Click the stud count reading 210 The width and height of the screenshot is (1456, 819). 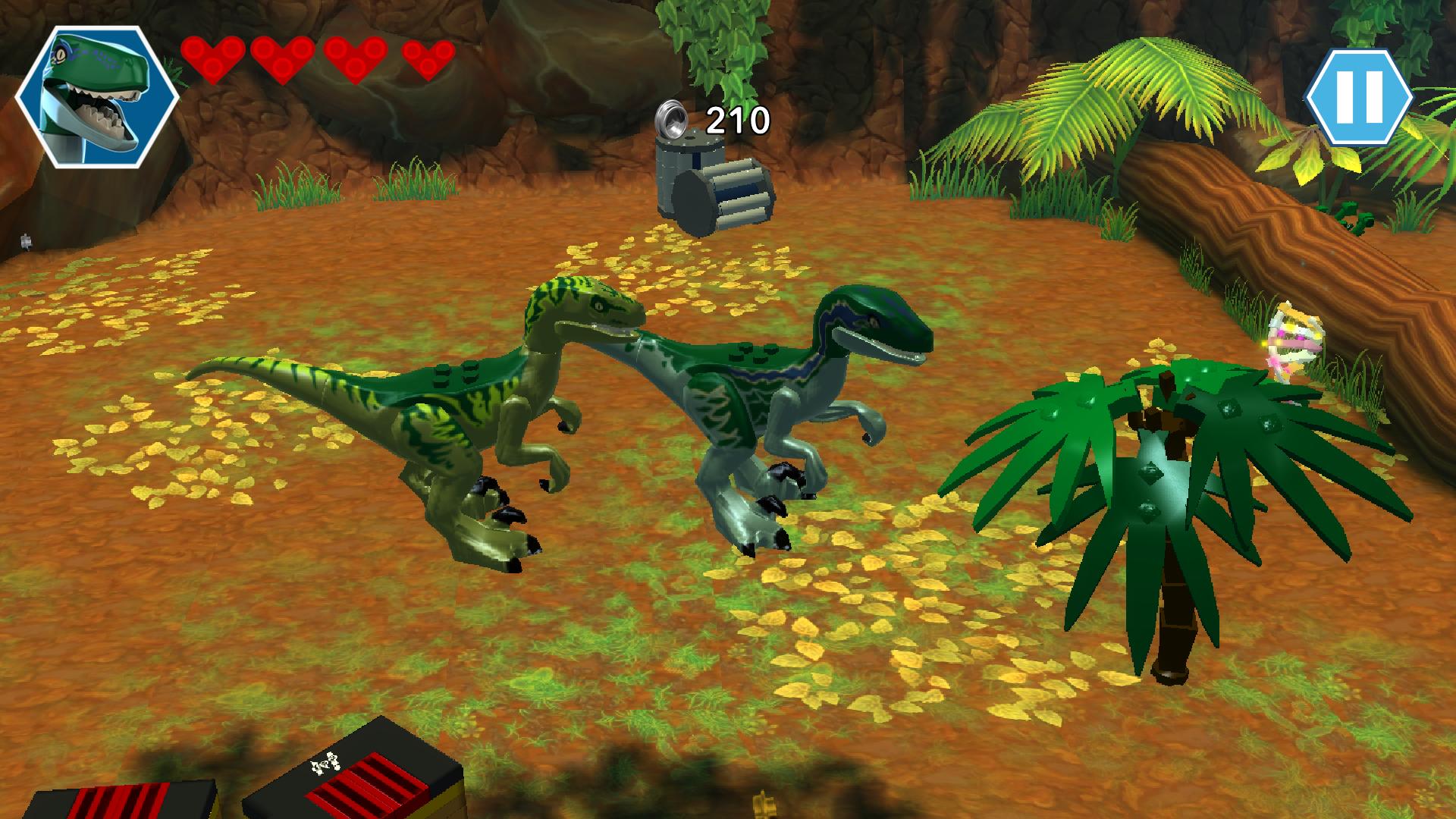click(737, 119)
